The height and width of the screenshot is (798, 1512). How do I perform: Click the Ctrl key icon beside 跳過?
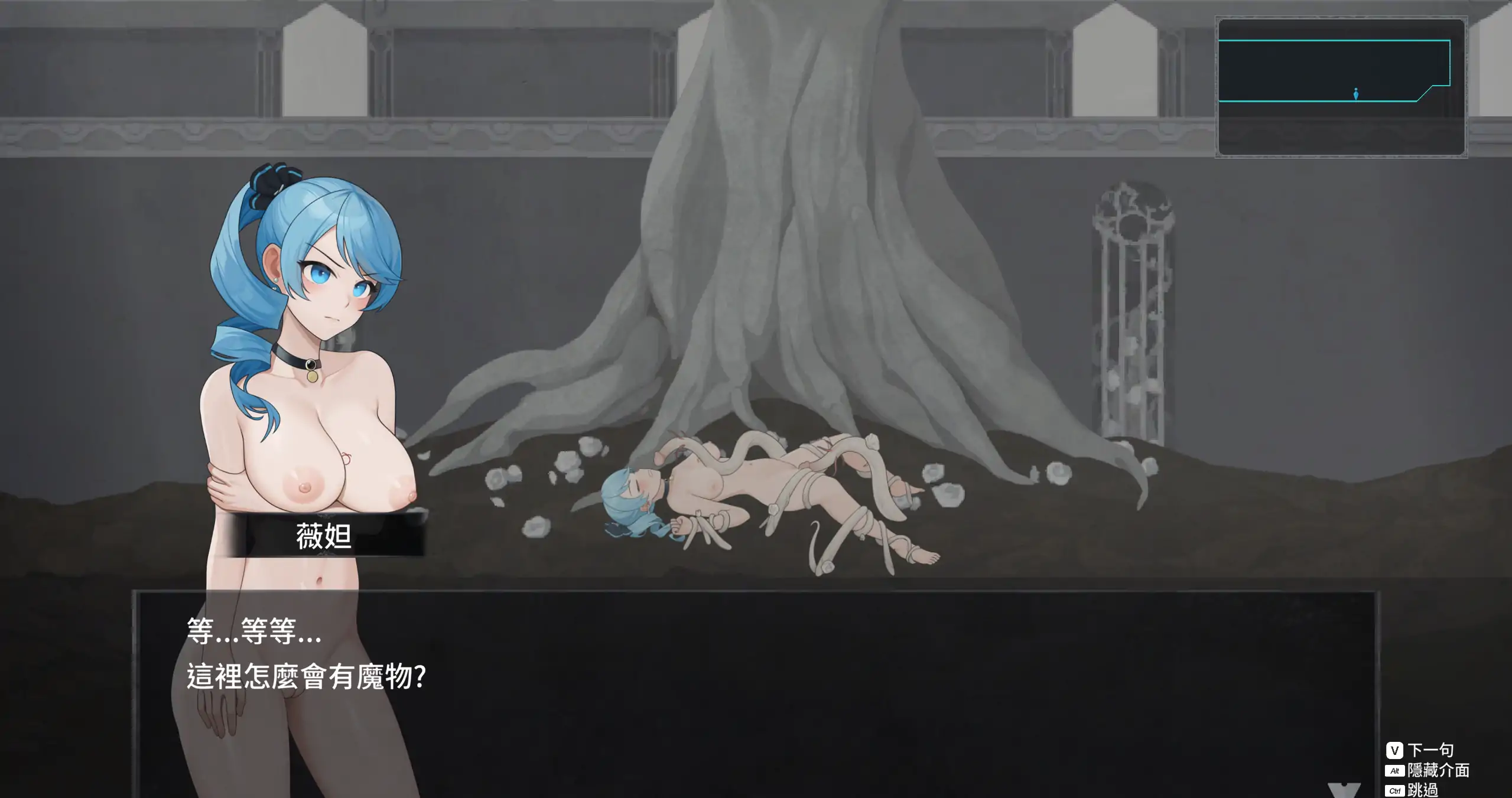click(1395, 789)
